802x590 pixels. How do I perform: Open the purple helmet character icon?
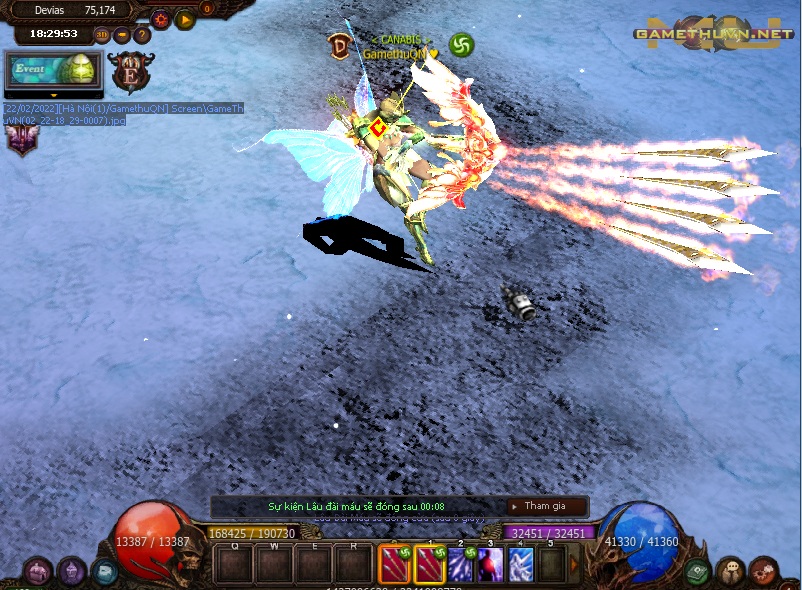tap(71, 572)
